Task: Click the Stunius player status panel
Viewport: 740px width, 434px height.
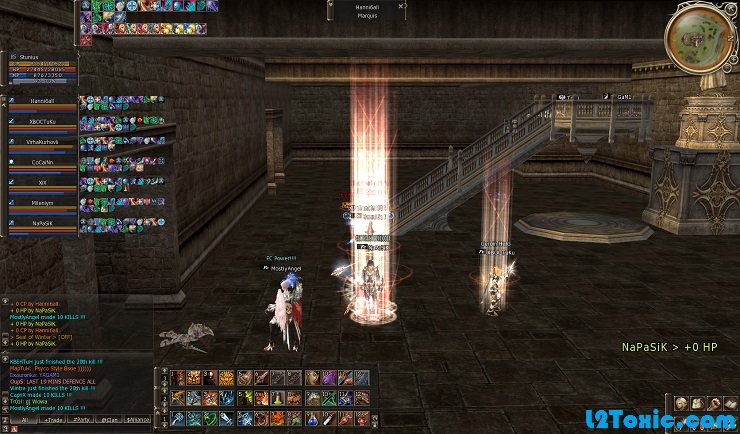Action: pos(40,66)
